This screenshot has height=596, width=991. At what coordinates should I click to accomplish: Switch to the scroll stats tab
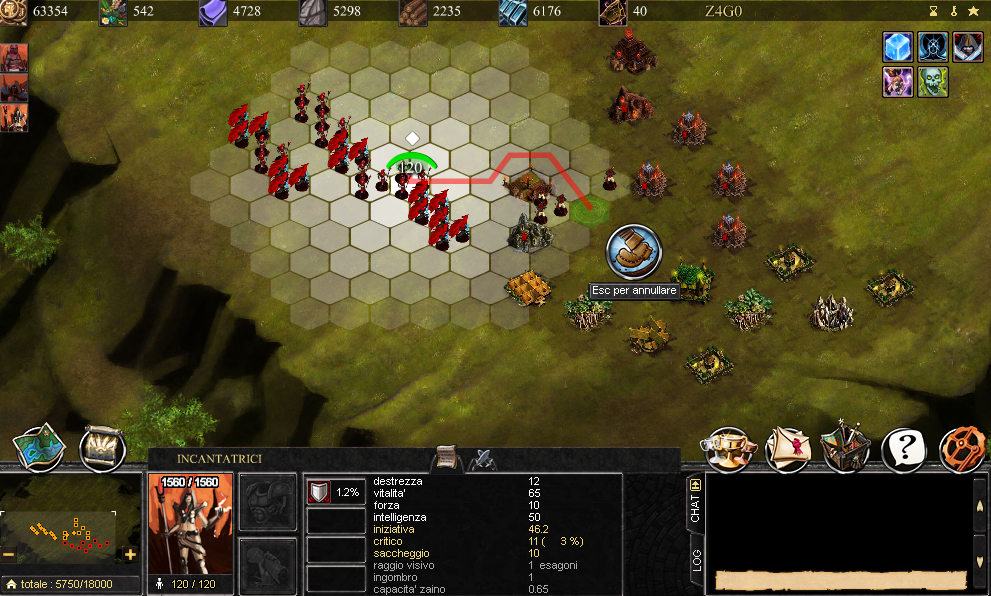[x=447, y=458]
